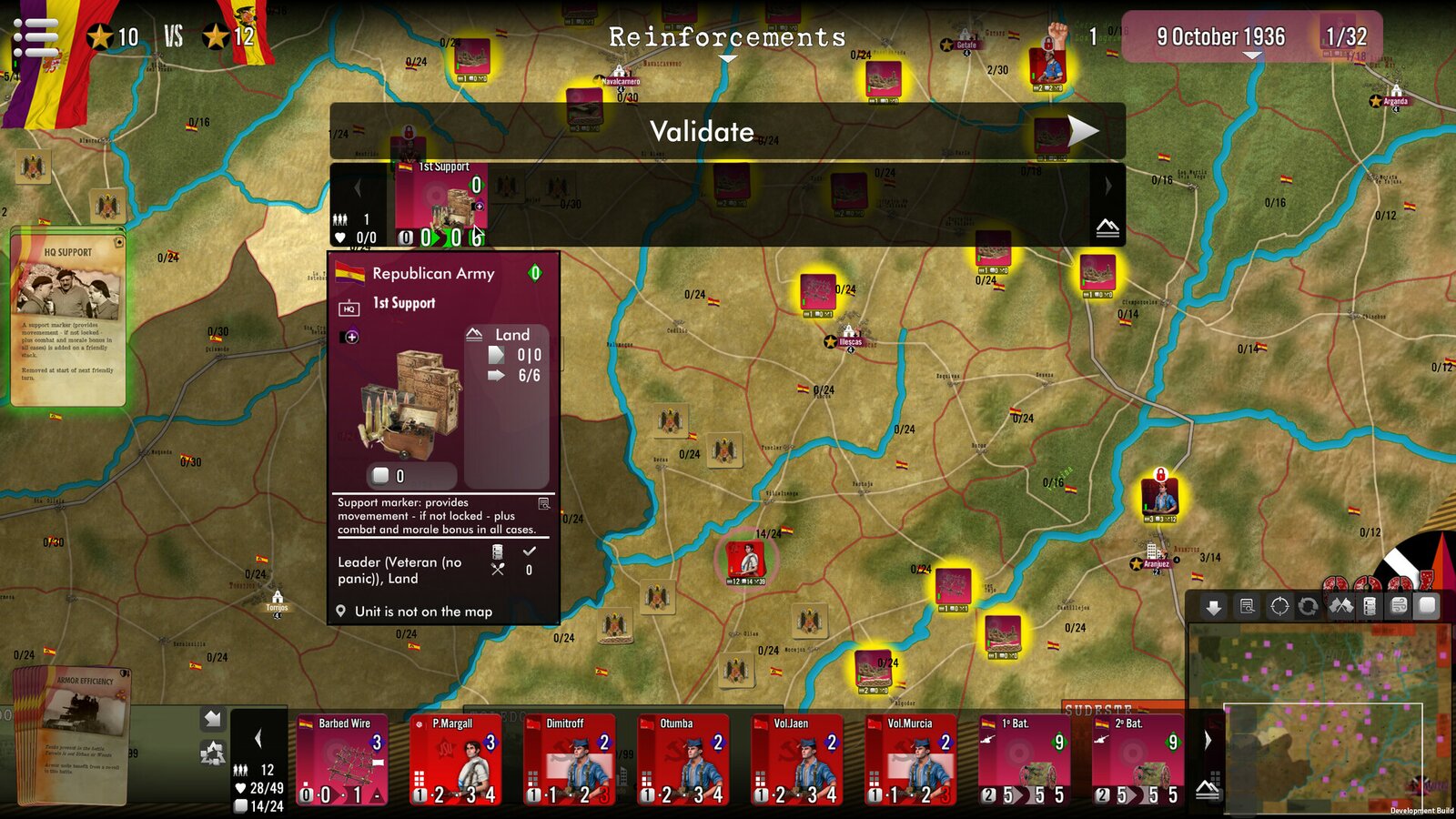
Task: Click the down-arrow download icon in the toolbar
Action: tap(1213, 607)
